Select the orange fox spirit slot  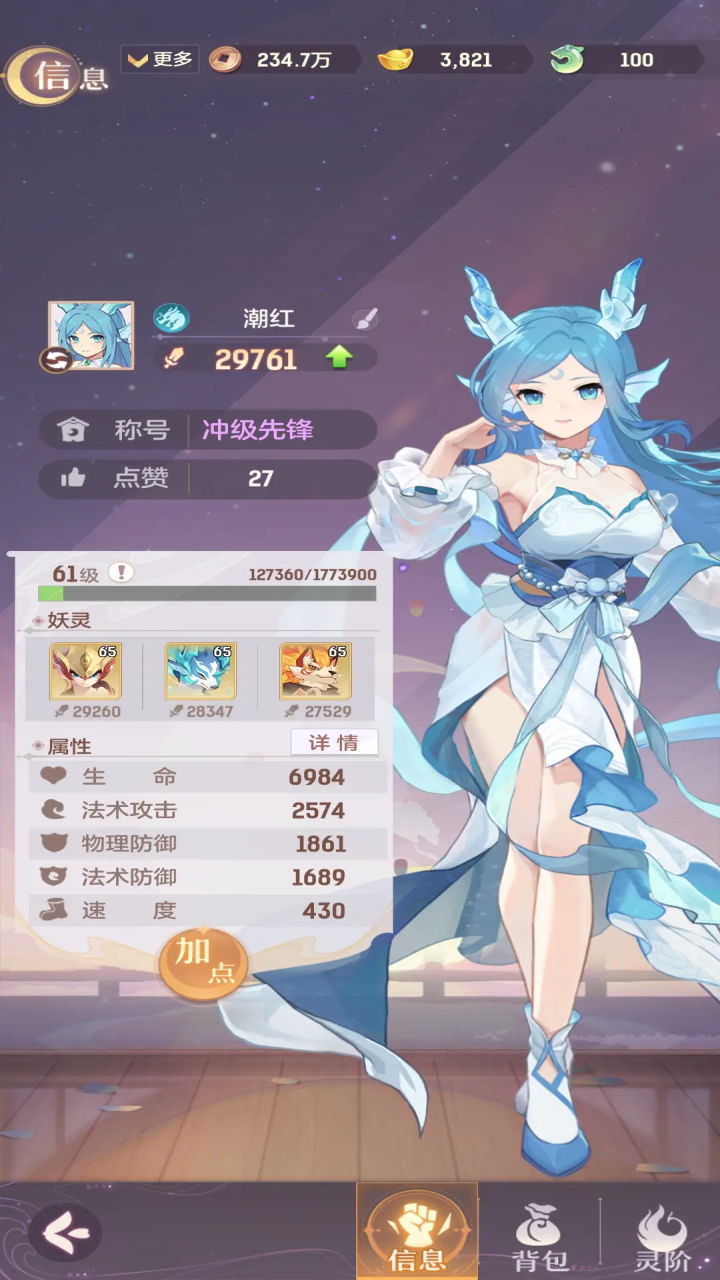point(315,671)
